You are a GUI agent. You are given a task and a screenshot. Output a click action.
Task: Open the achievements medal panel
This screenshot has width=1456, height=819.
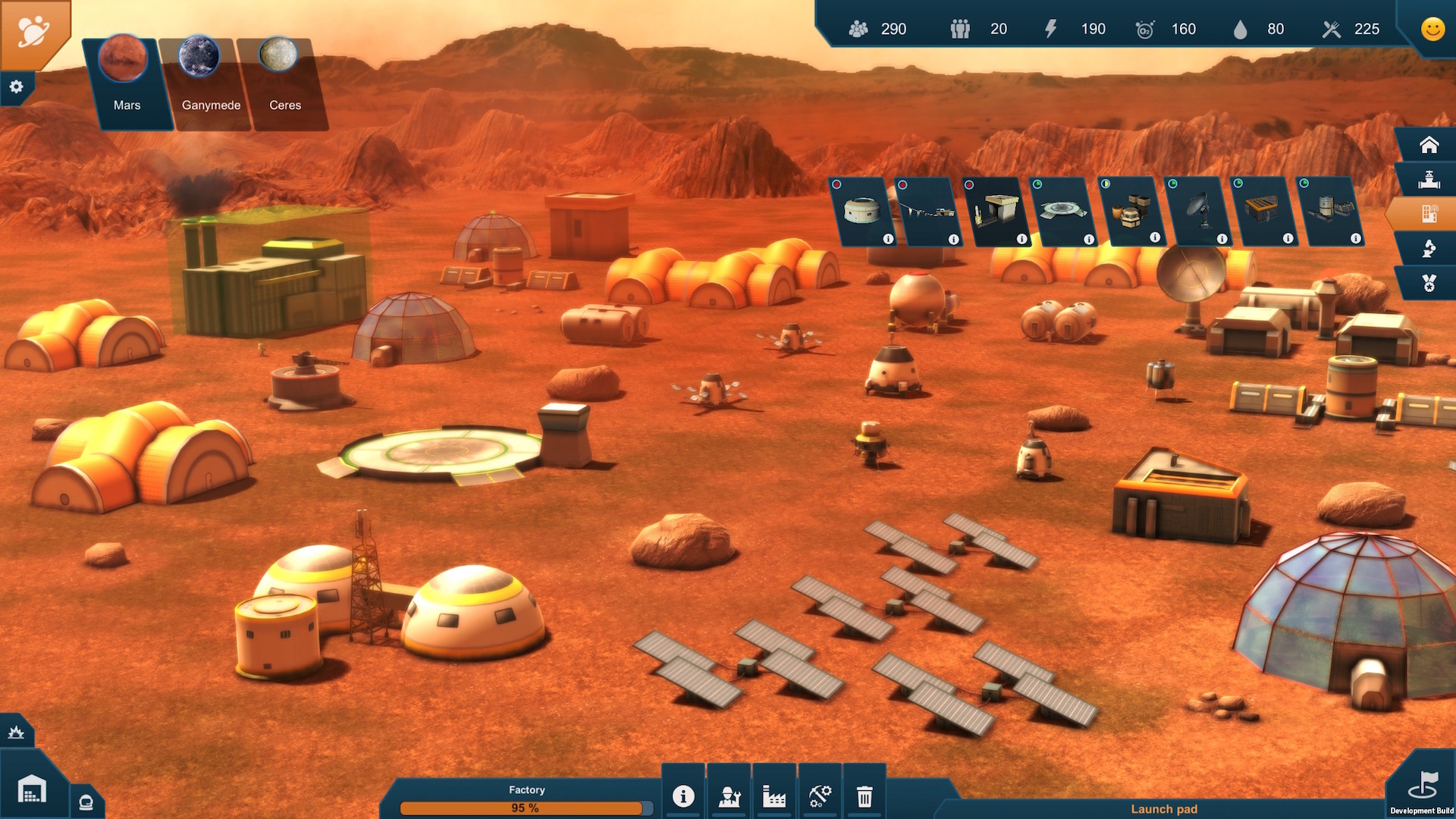click(1429, 283)
